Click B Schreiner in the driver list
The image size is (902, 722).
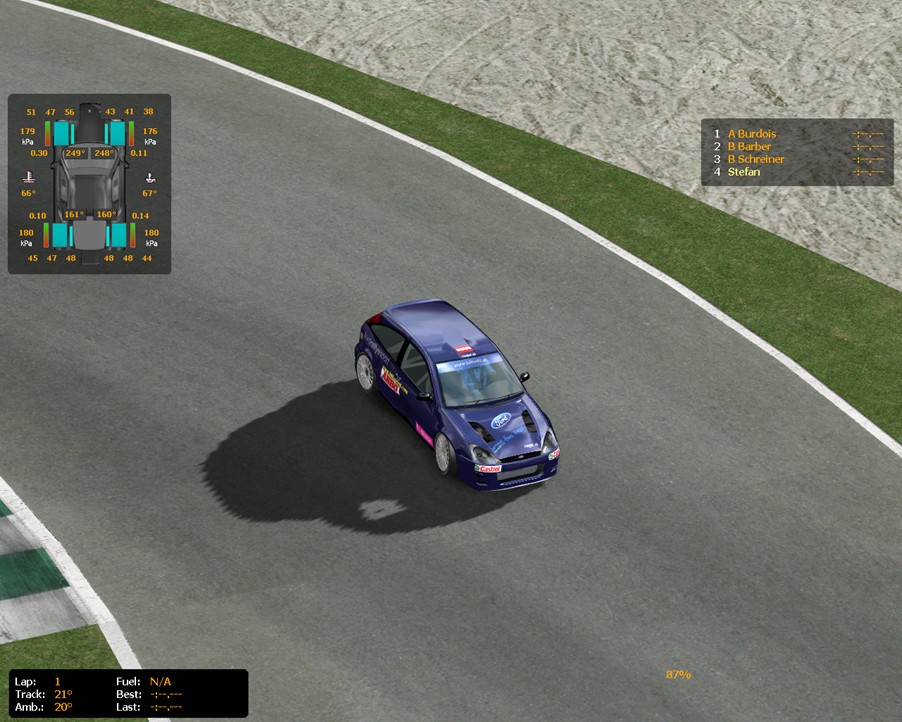pyautogui.click(x=756, y=159)
